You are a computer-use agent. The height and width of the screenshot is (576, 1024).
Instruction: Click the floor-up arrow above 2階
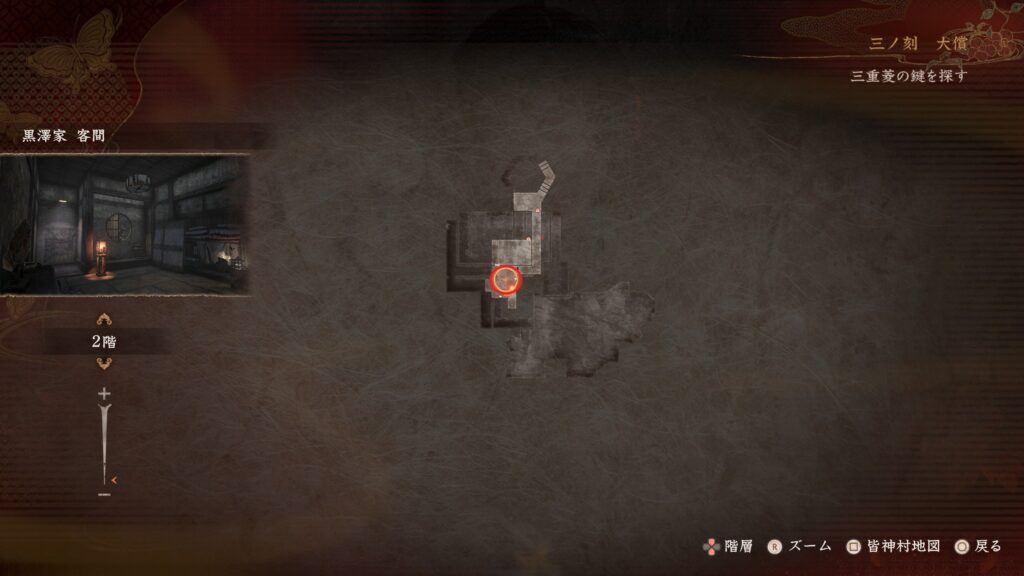[104, 320]
